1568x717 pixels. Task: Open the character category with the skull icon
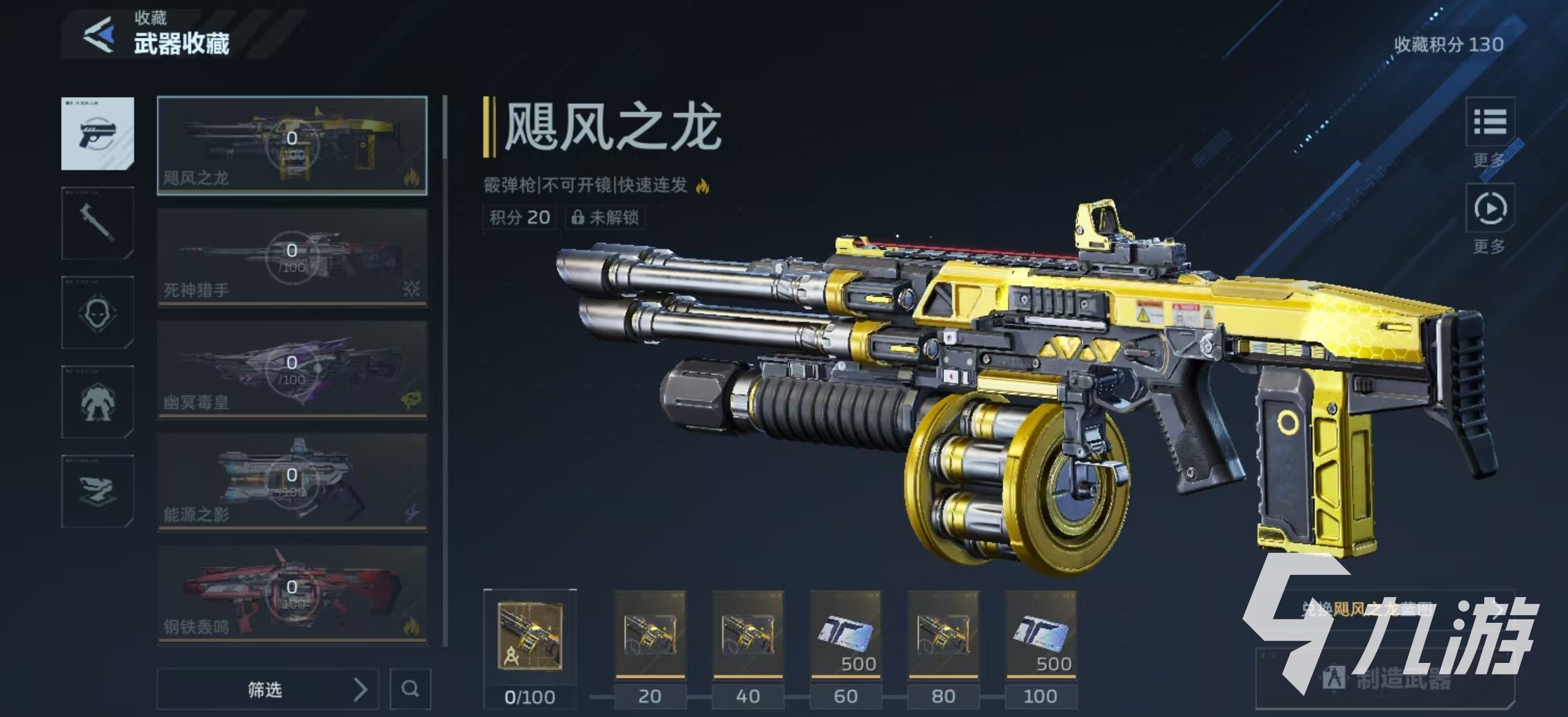(x=97, y=313)
